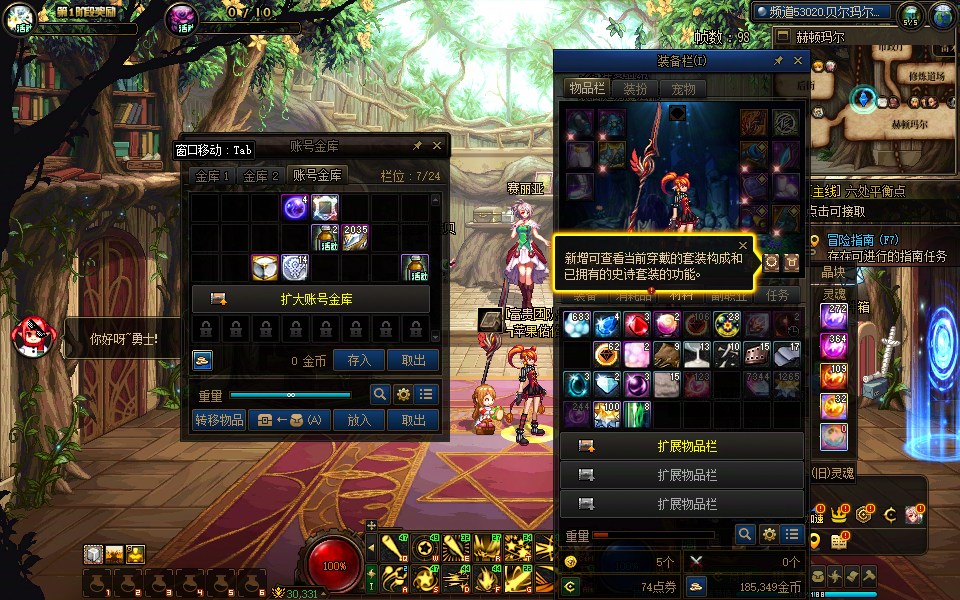Open the 任务 quest tab in inventory
The height and width of the screenshot is (600, 960).
[x=777, y=296]
